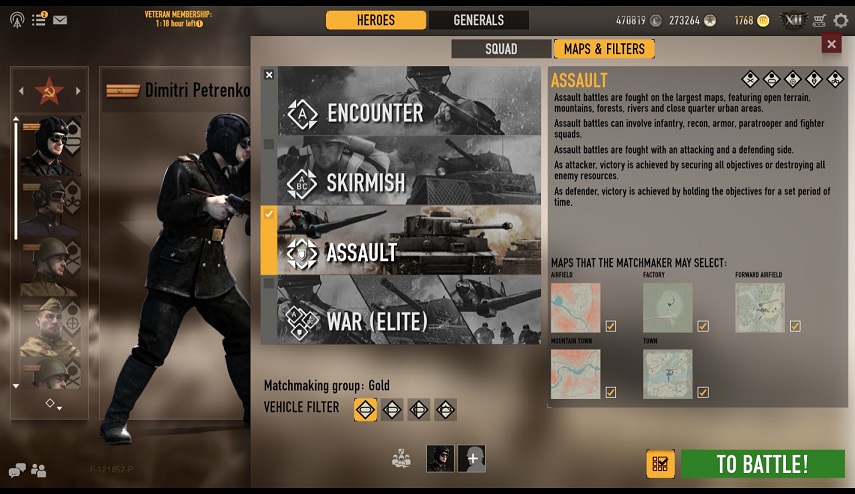Switch to the Heroes tab
855x494 pixels.
(x=376, y=20)
